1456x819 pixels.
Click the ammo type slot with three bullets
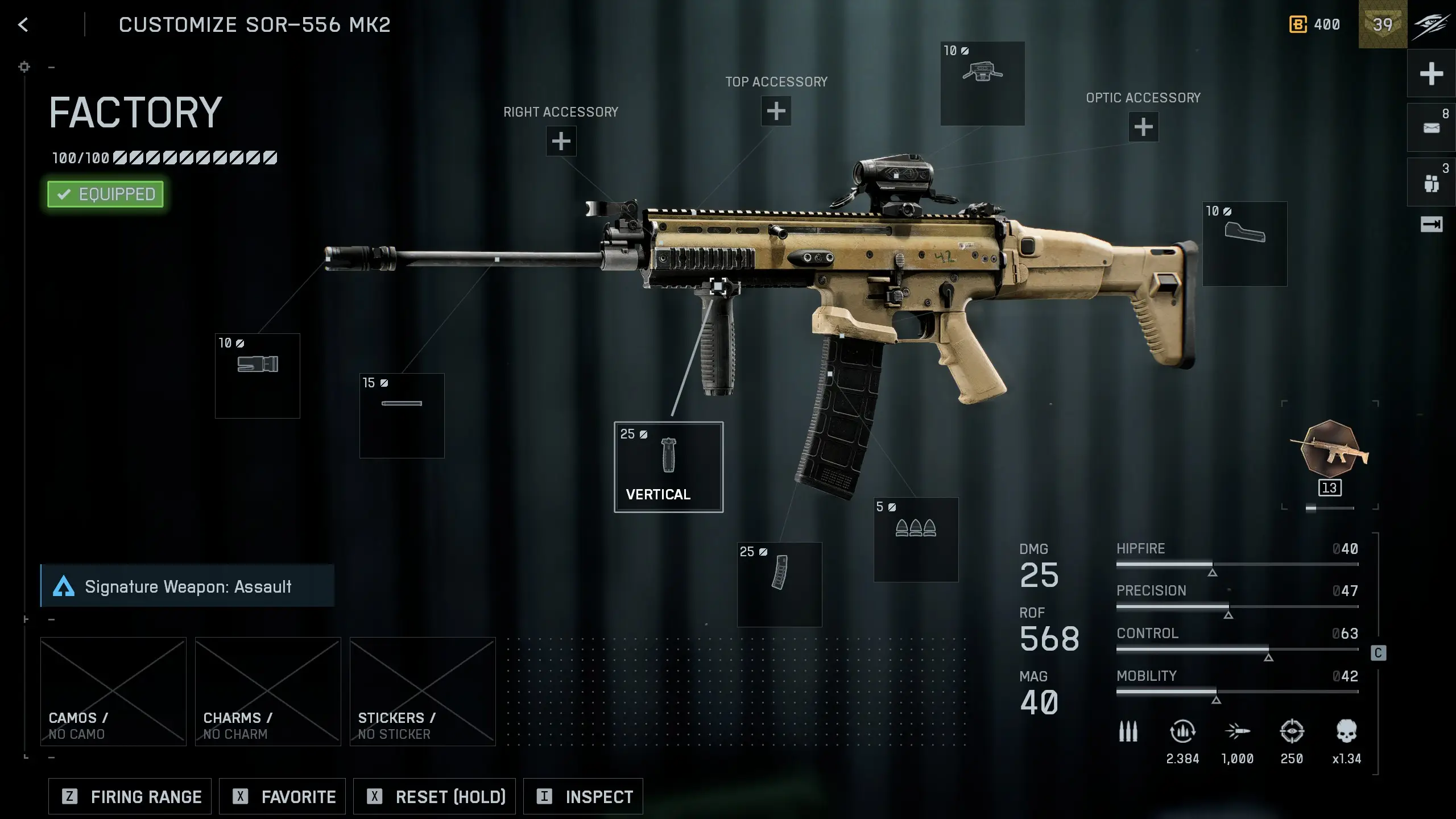coord(916,540)
